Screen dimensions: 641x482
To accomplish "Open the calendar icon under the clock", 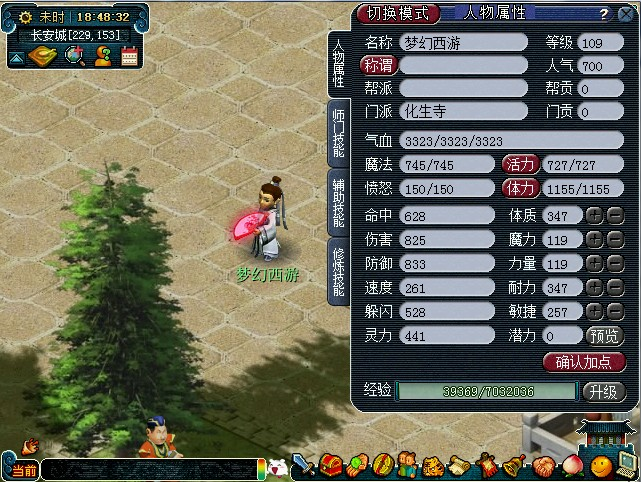I will click(129, 56).
